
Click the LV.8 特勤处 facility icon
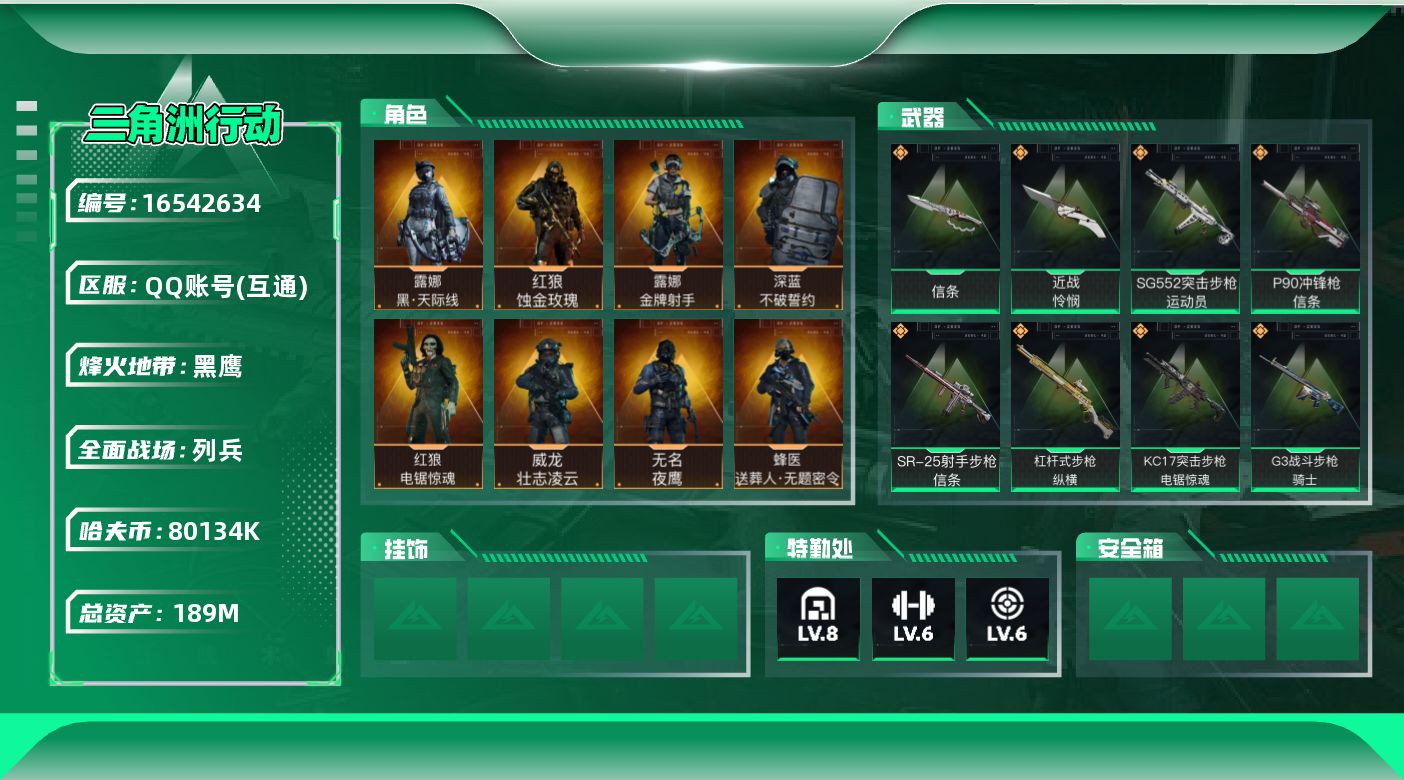[x=818, y=617]
